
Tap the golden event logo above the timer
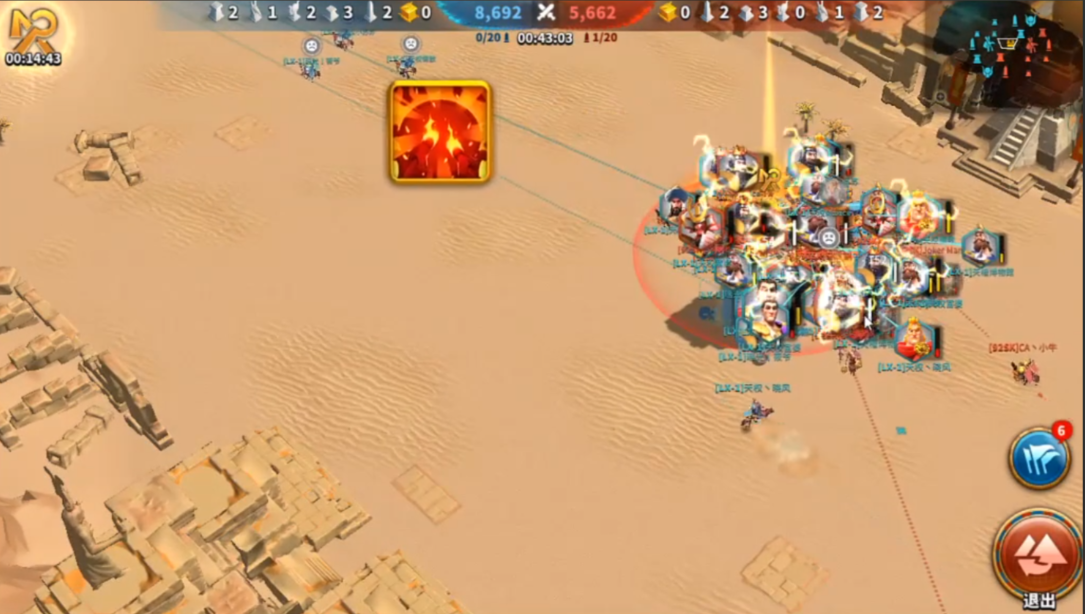point(32,28)
